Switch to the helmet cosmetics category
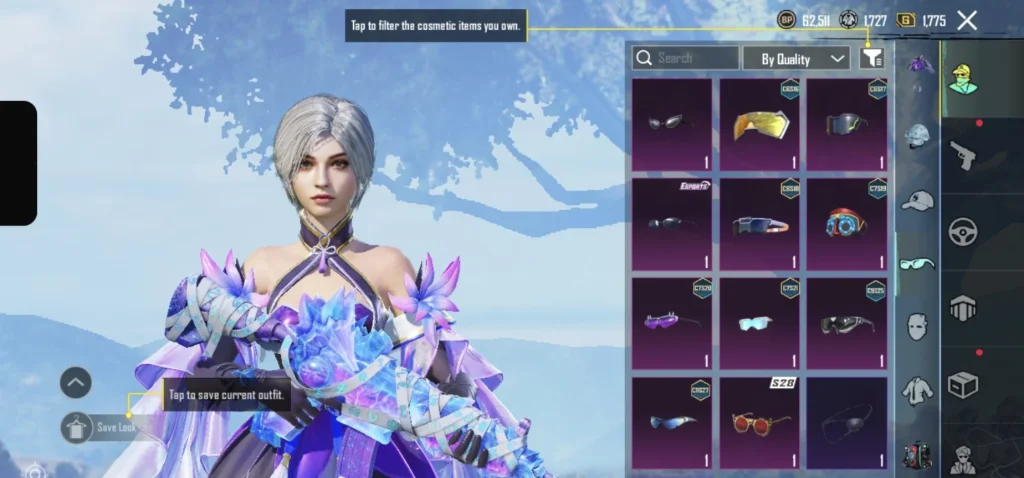 [917, 136]
